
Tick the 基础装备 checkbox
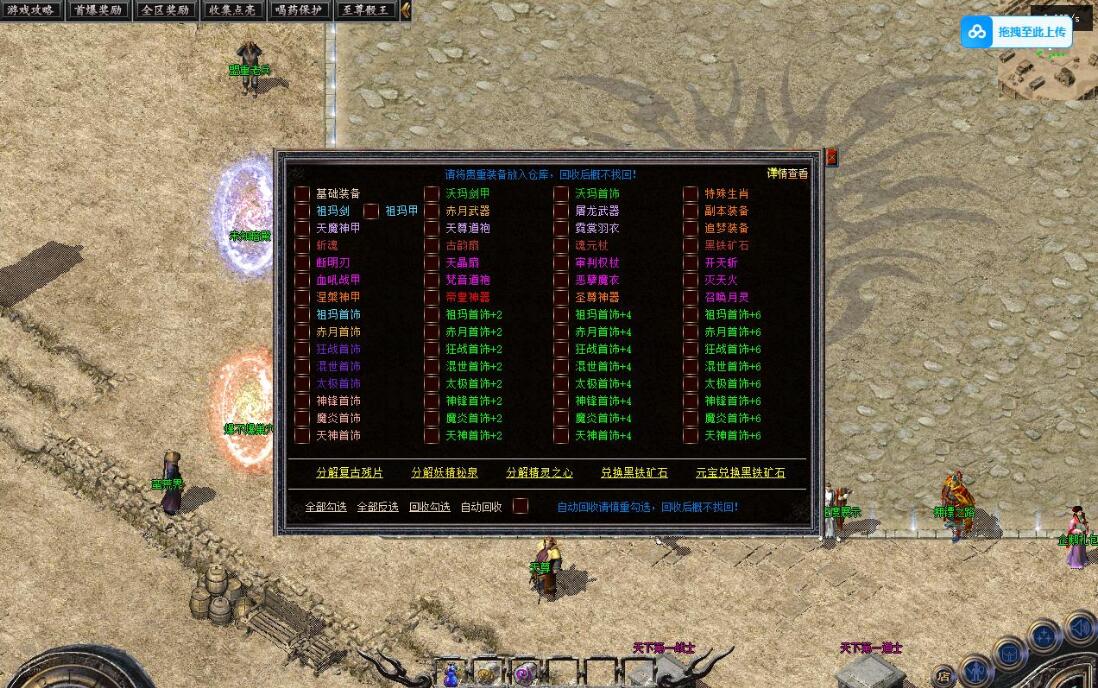pos(302,193)
